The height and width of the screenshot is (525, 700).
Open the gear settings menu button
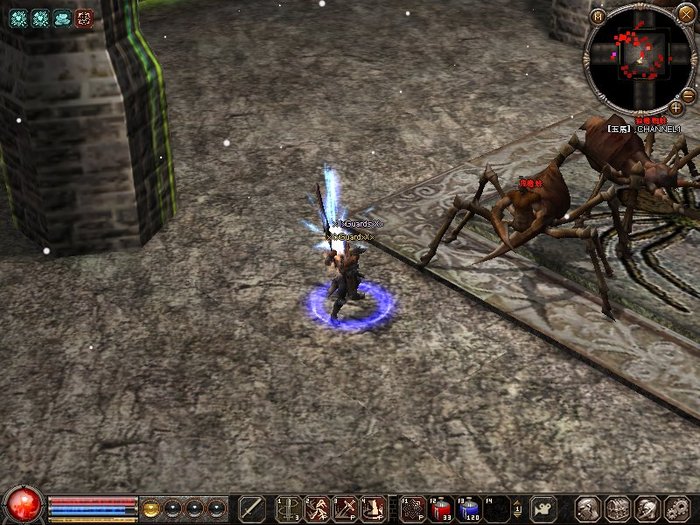pos(677,508)
